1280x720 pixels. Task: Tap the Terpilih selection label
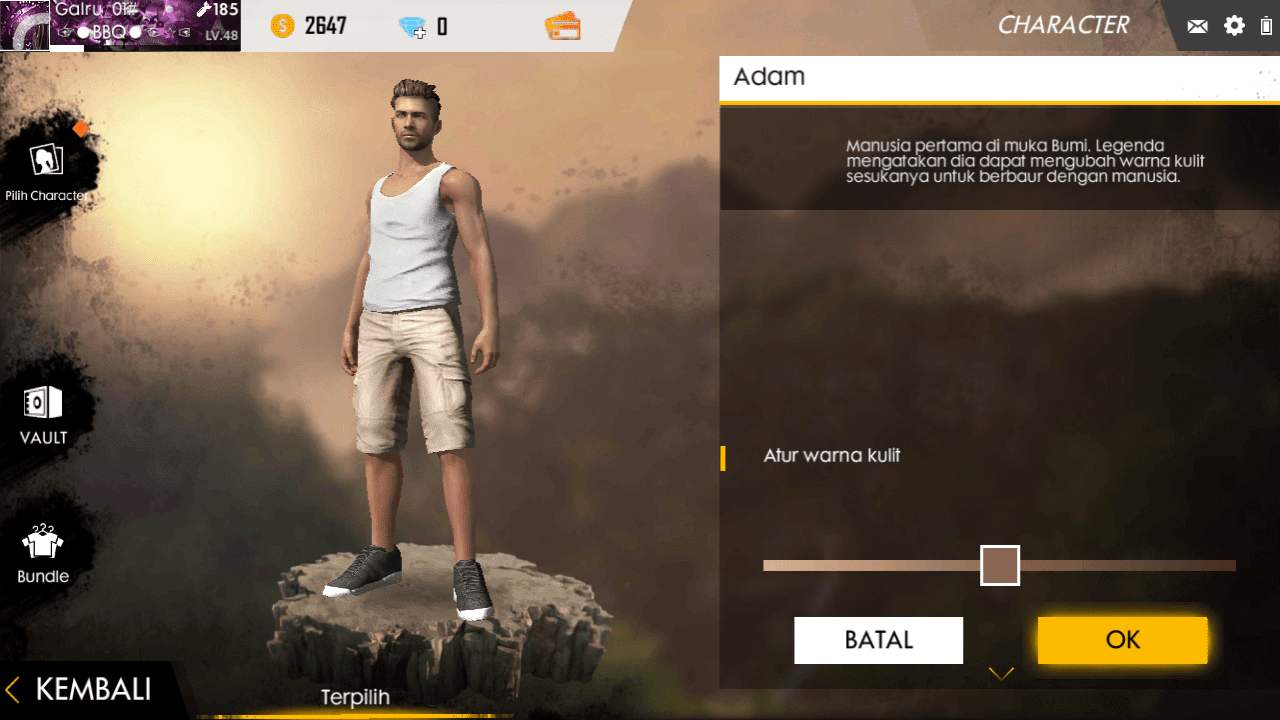355,697
